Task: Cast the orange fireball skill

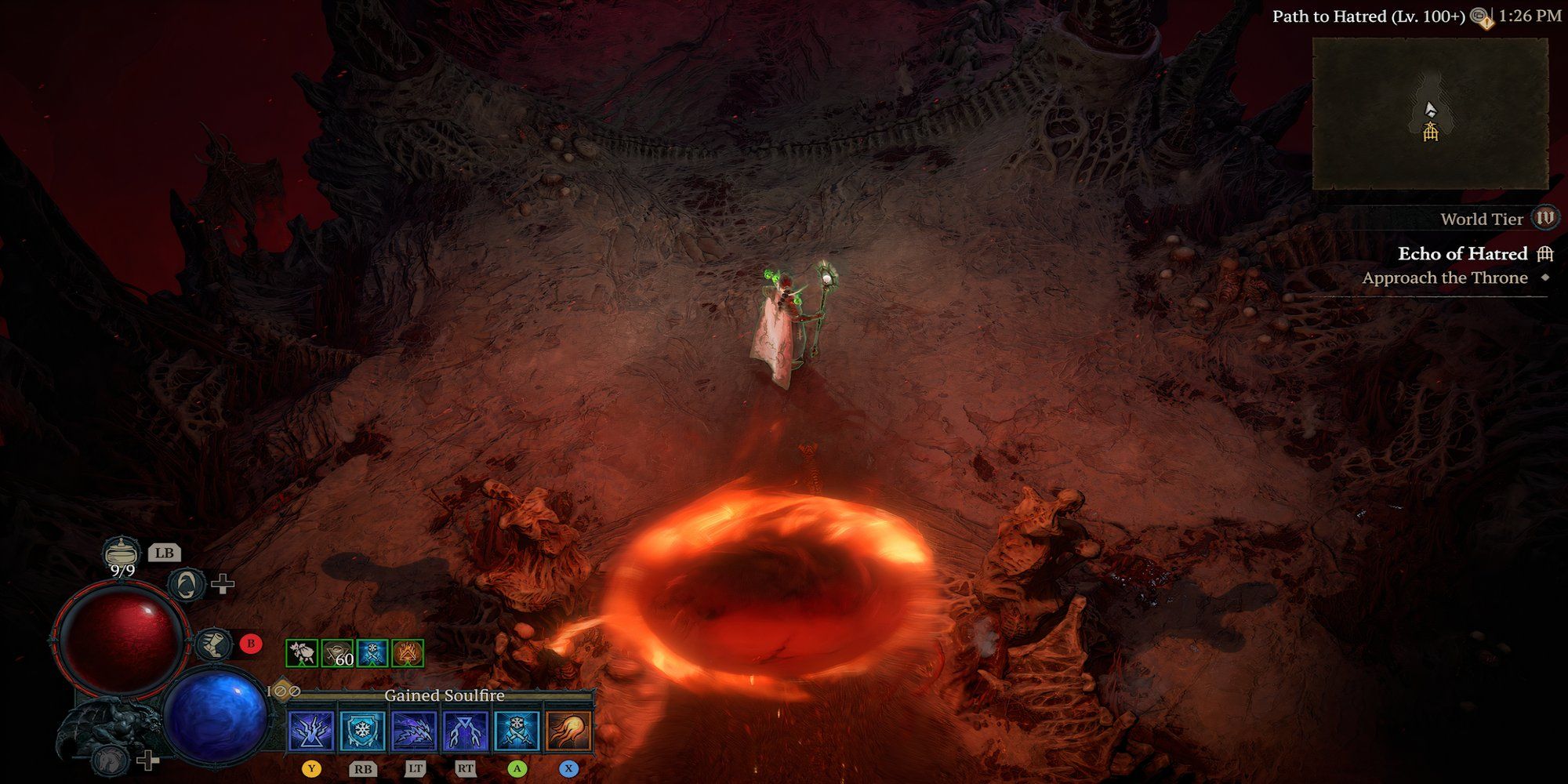Action: (x=568, y=731)
